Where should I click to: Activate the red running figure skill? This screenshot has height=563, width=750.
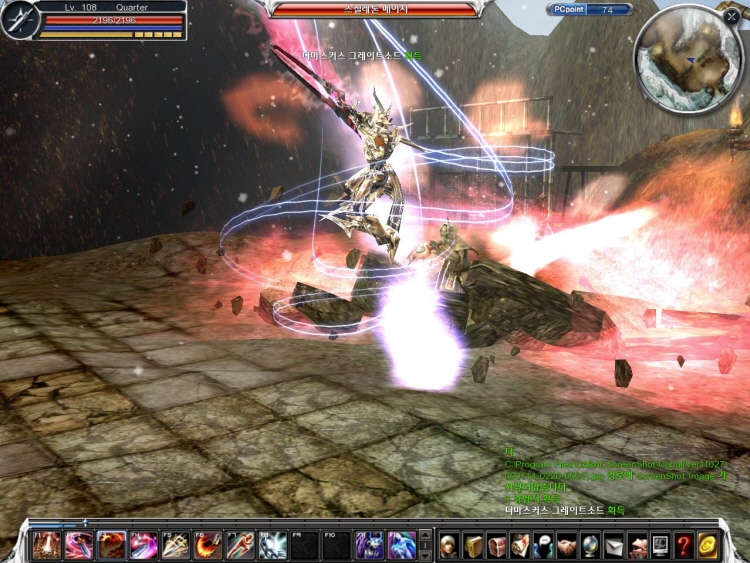(241, 545)
